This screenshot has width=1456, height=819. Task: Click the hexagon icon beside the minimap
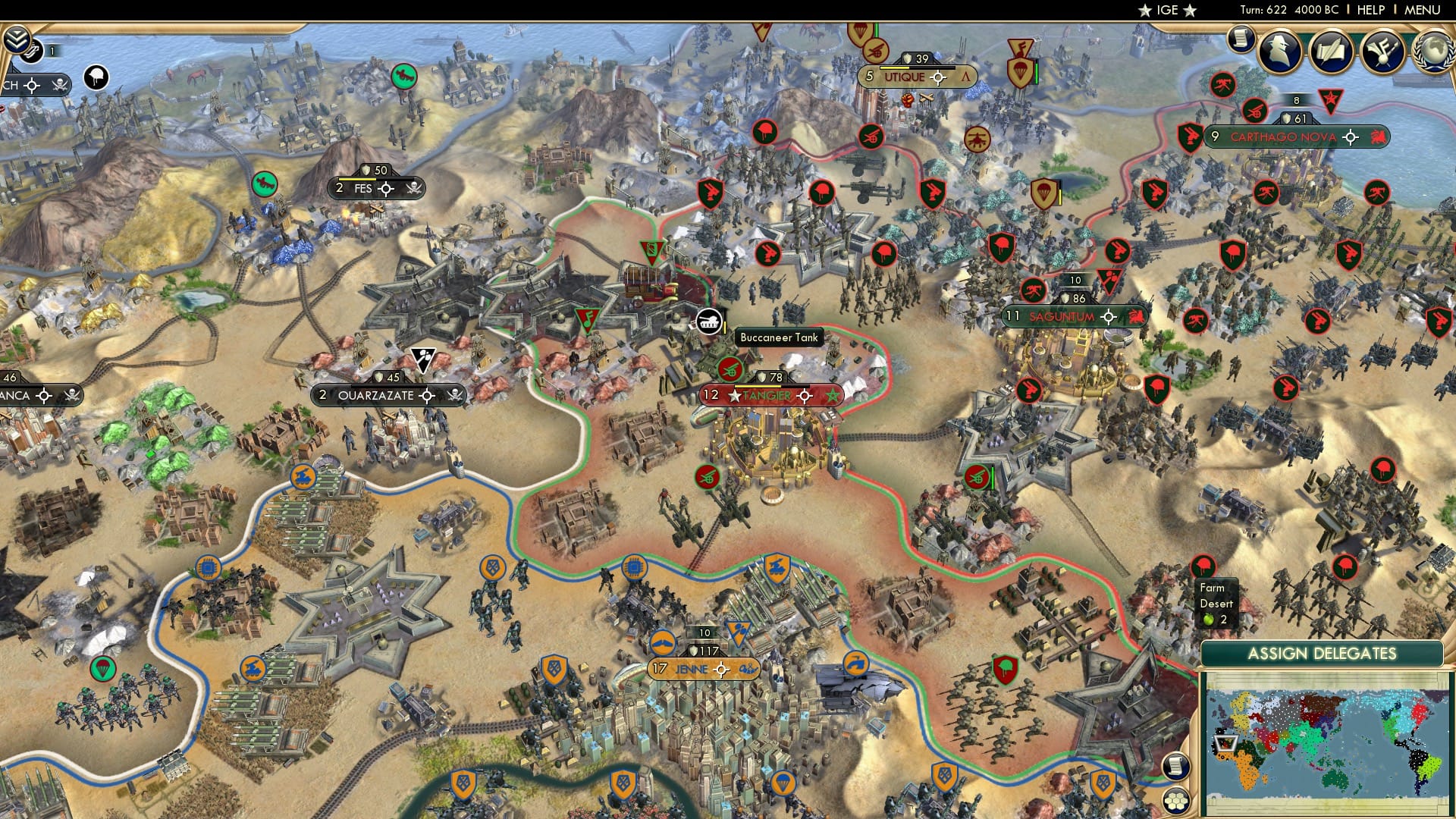(1176, 799)
